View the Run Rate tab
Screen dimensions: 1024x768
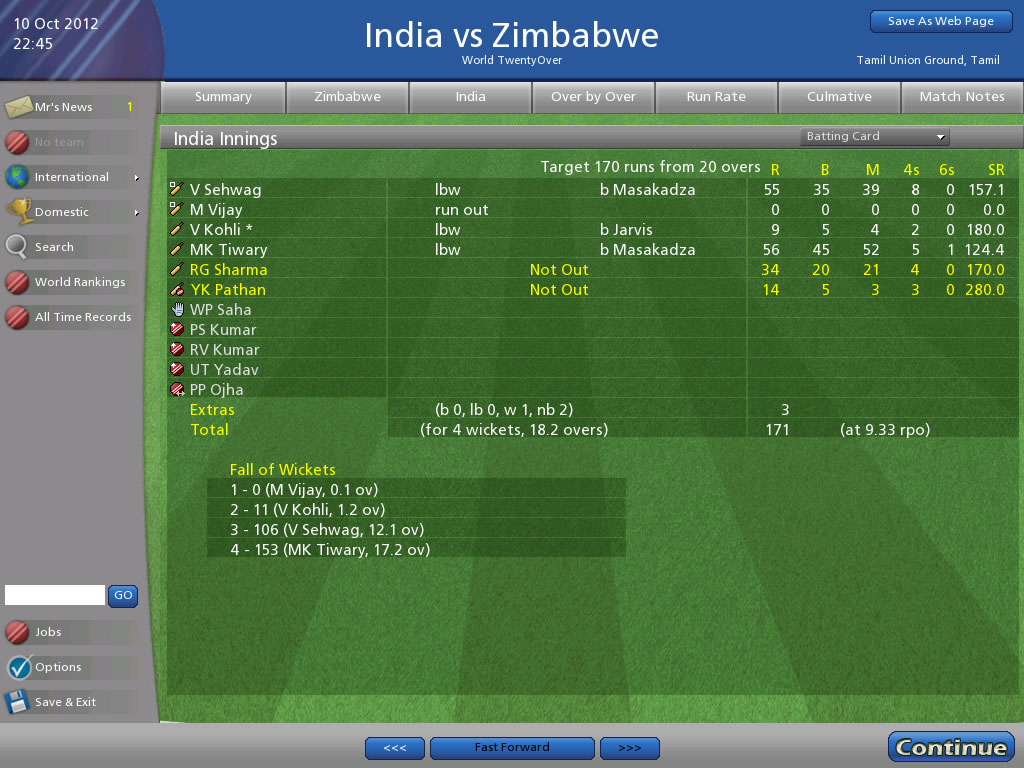pyautogui.click(x=716, y=97)
